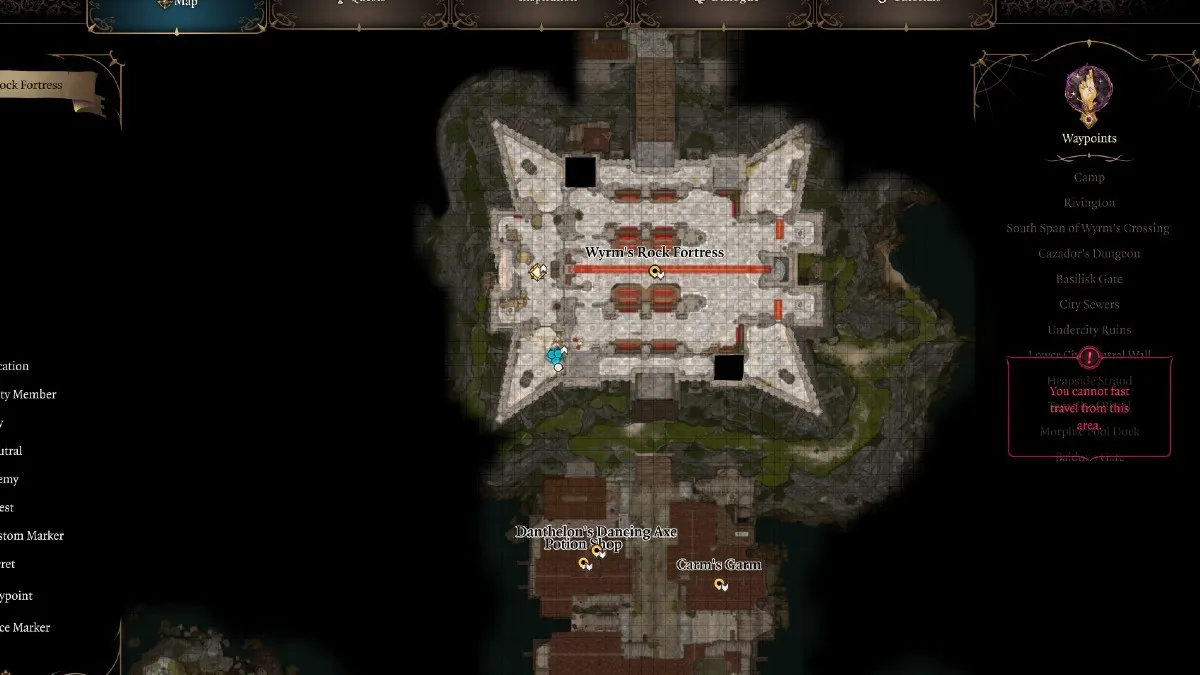Choose the Rivington waypoint
The width and height of the screenshot is (1200, 675).
tap(1089, 202)
